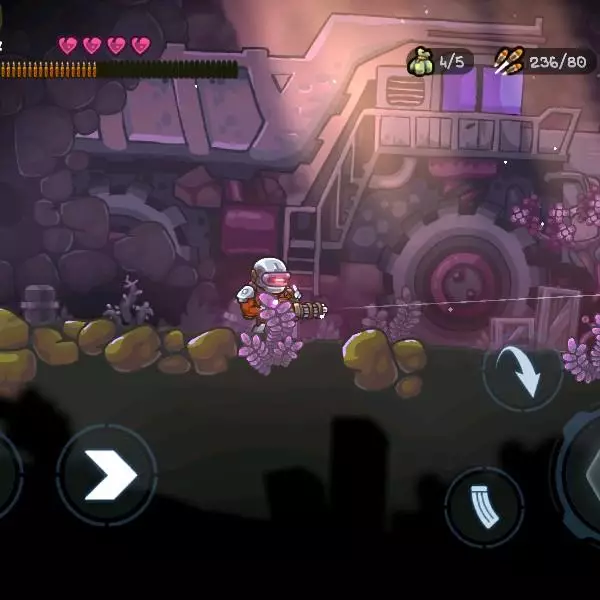Tap the ammo magazine reload button
This screenshot has height=600, width=600.
[x=484, y=507]
